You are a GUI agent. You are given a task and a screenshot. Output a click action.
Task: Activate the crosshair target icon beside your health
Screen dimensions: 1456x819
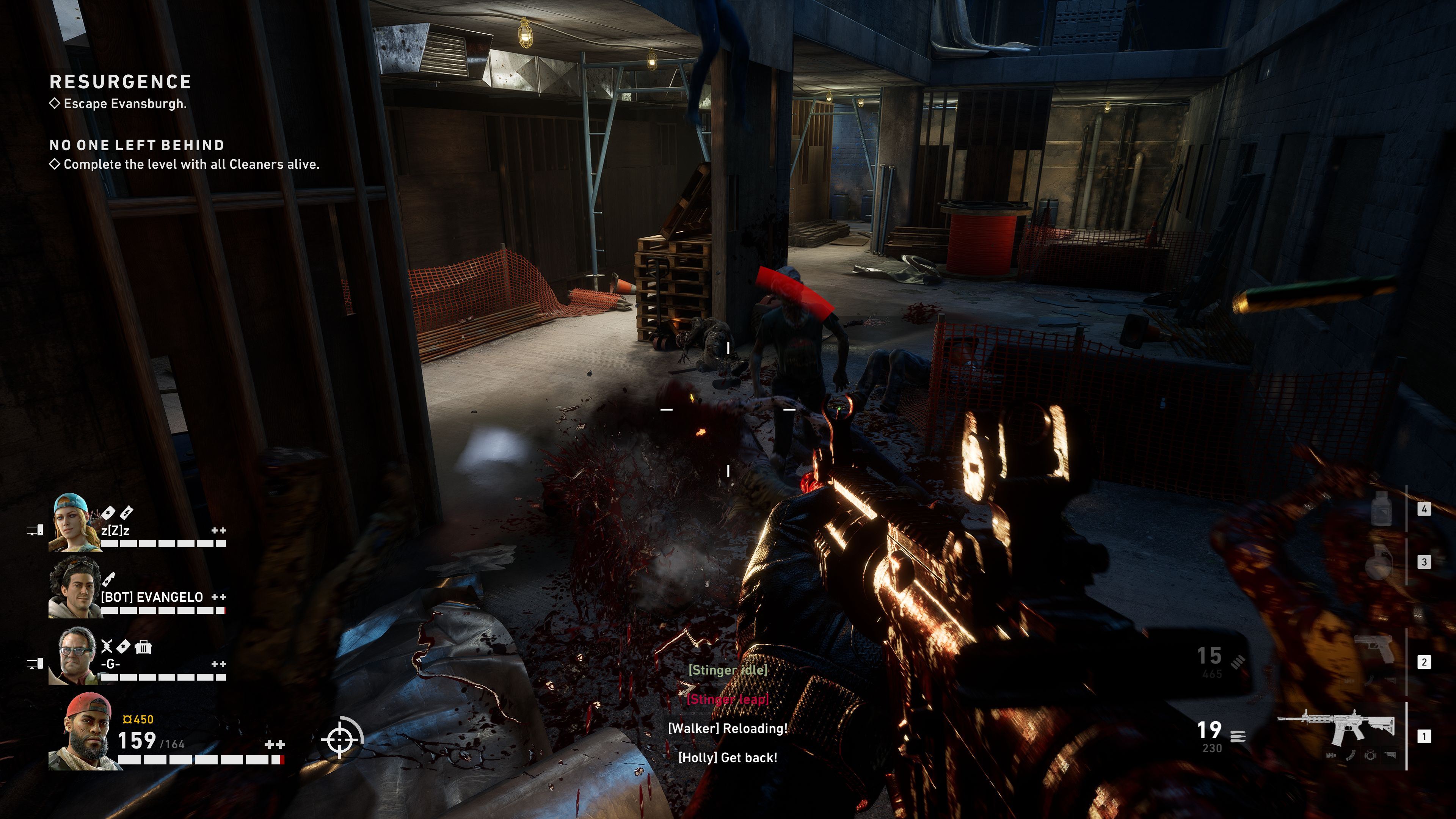341,738
